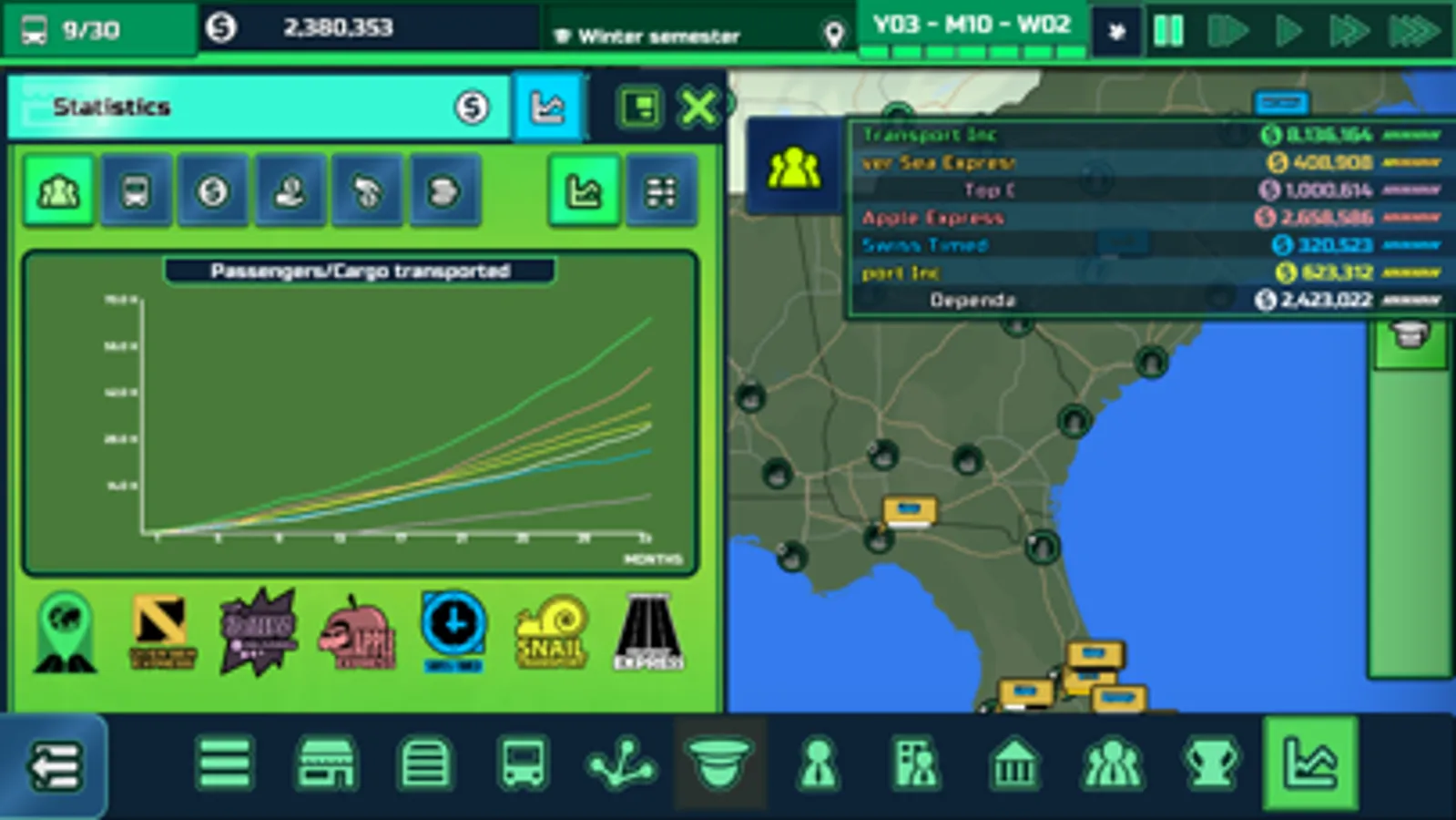1456x820 pixels.
Task: Open the bank/loans building icon
Action: (x=1015, y=765)
